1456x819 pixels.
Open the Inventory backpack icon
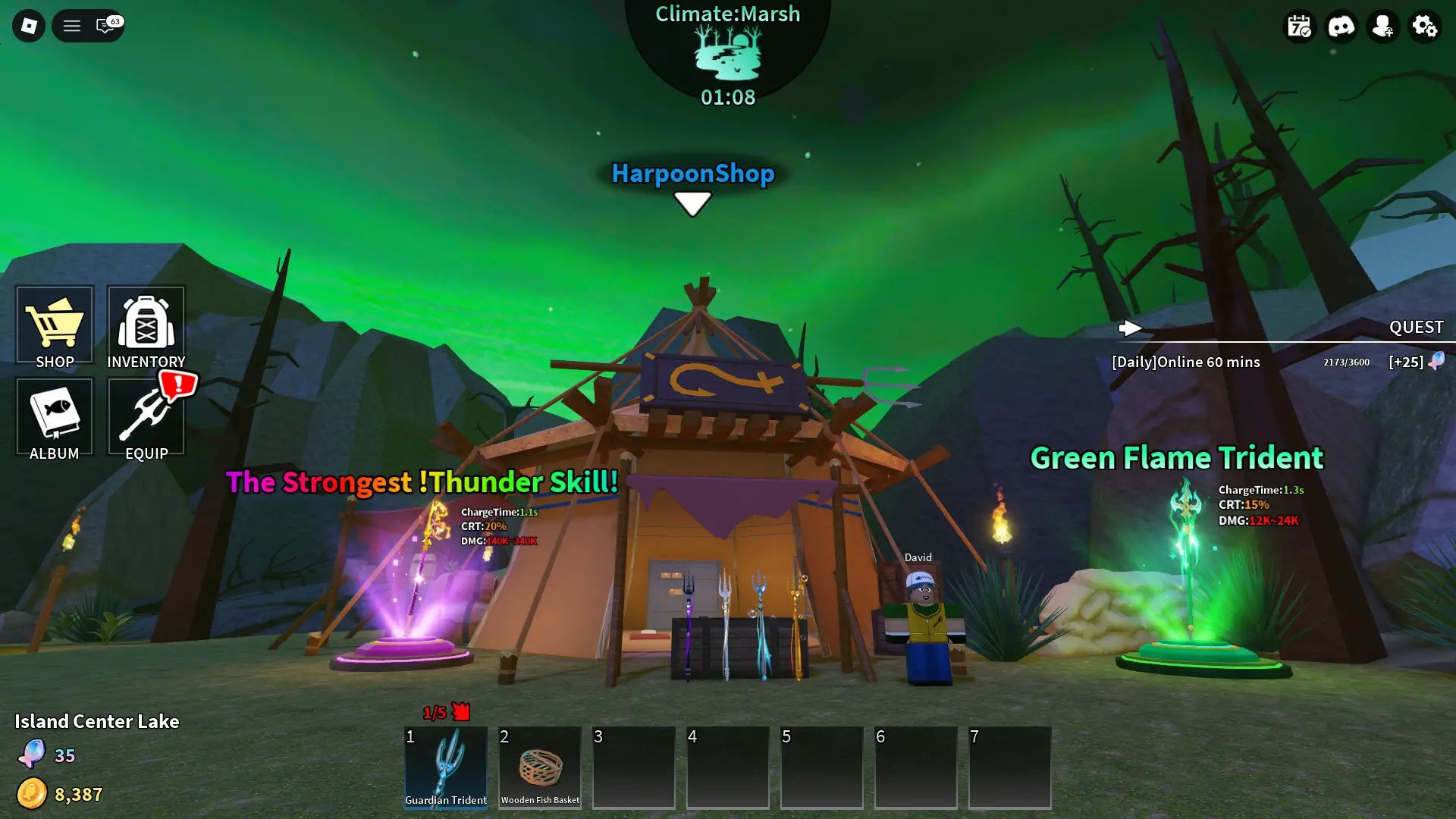click(x=146, y=326)
